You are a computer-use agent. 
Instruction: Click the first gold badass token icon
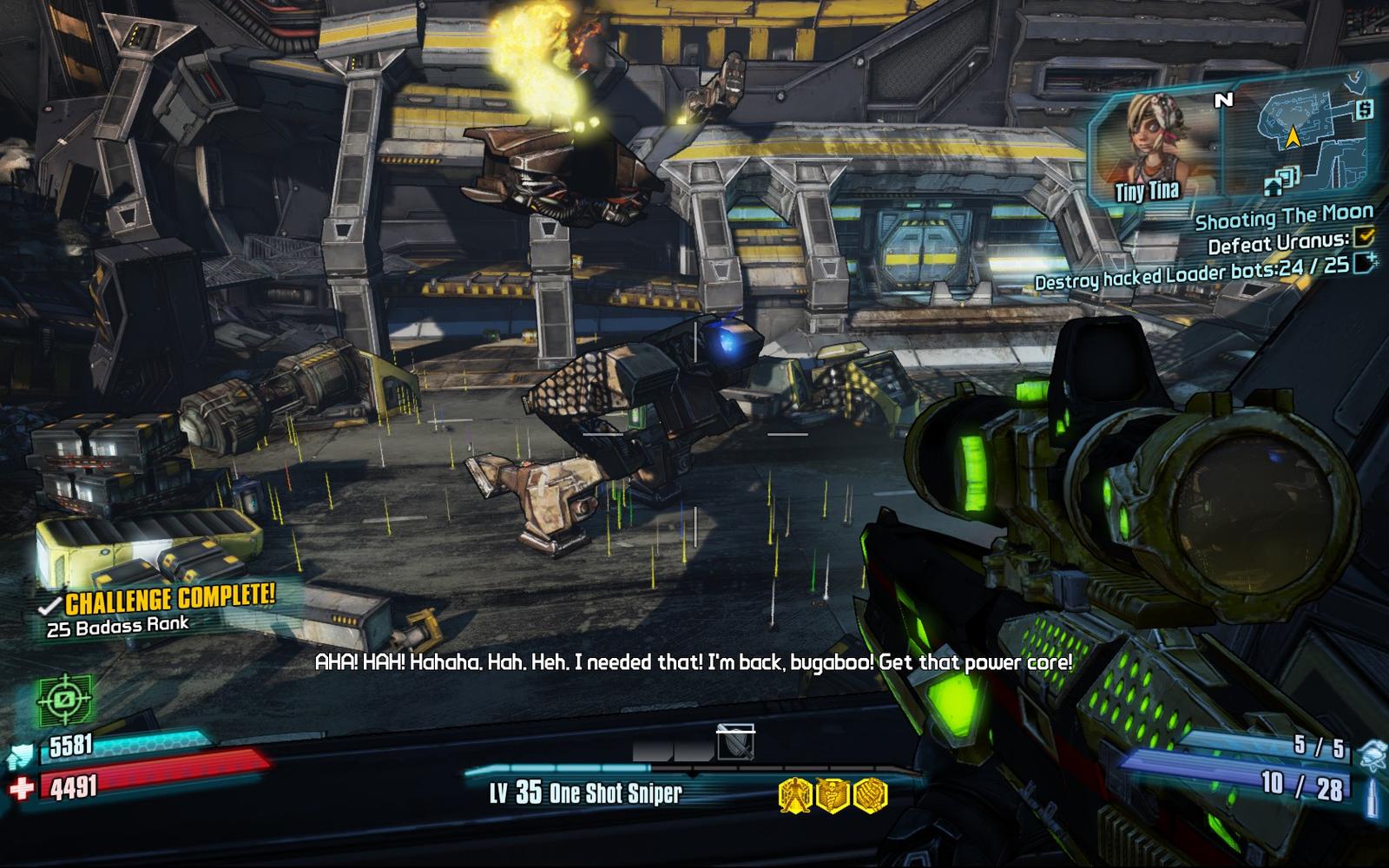(794, 794)
